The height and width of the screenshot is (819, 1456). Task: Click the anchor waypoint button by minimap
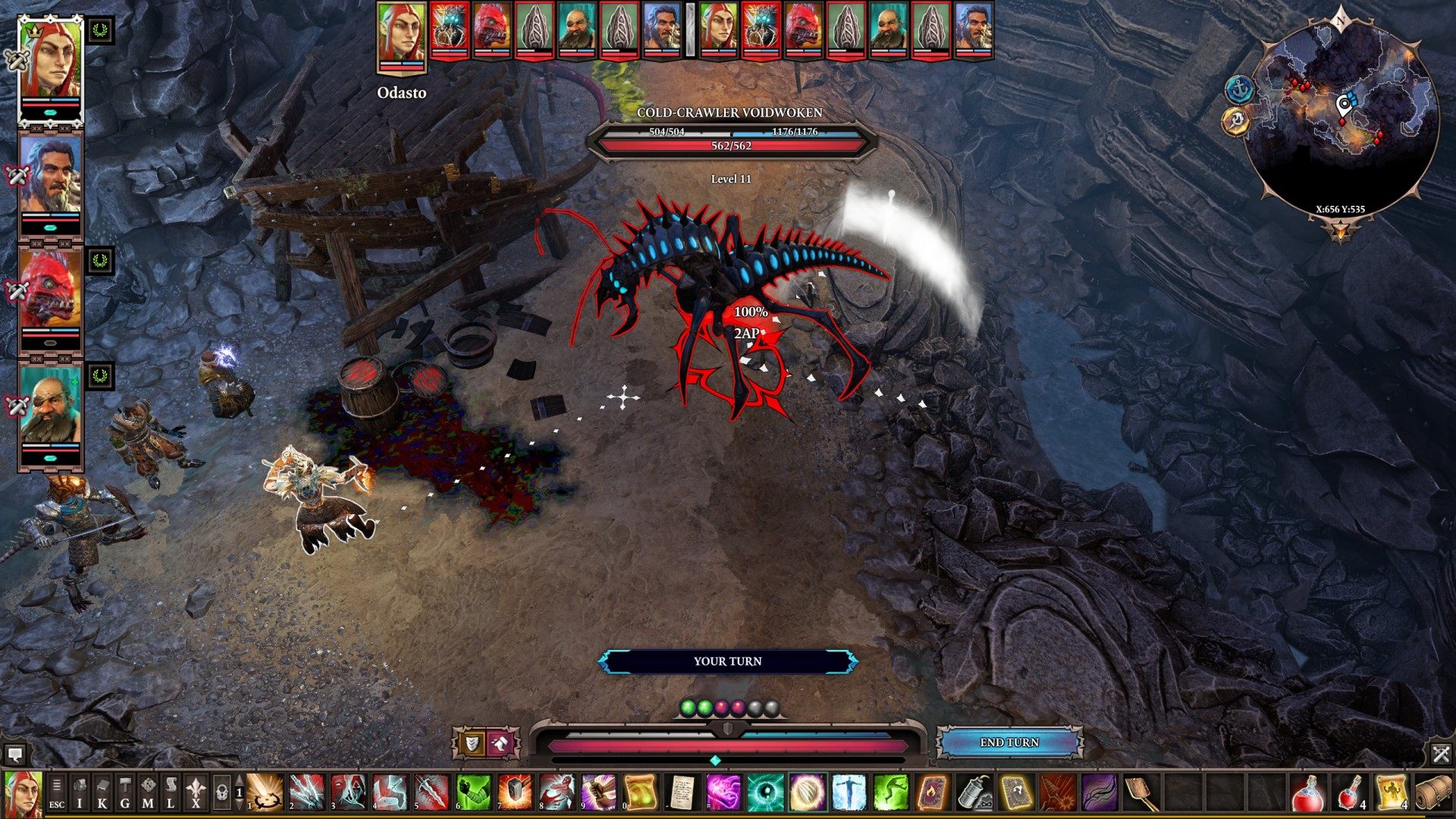pyautogui.click(x=1238, y=89)
